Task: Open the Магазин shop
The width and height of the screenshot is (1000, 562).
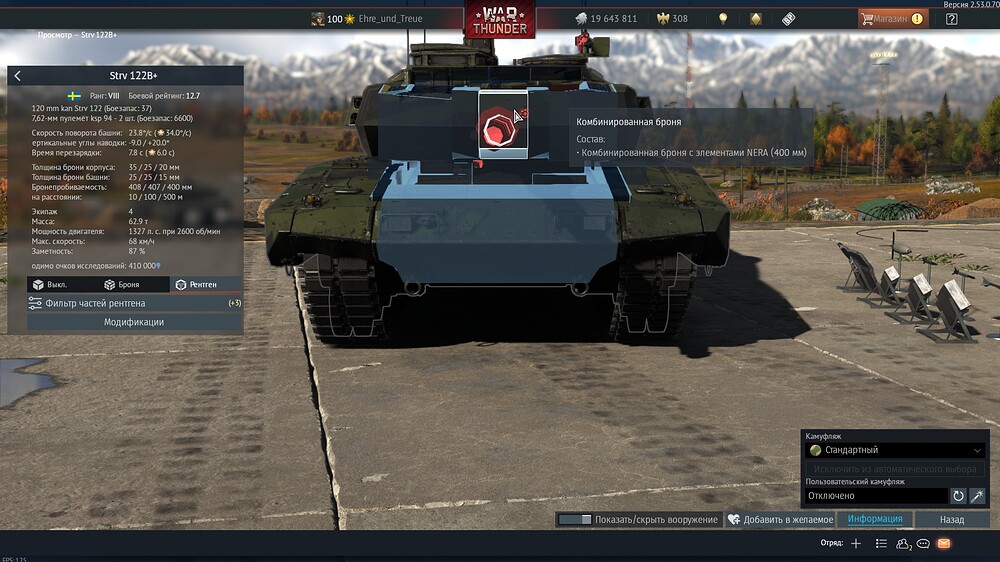Action: coord(891,19)
